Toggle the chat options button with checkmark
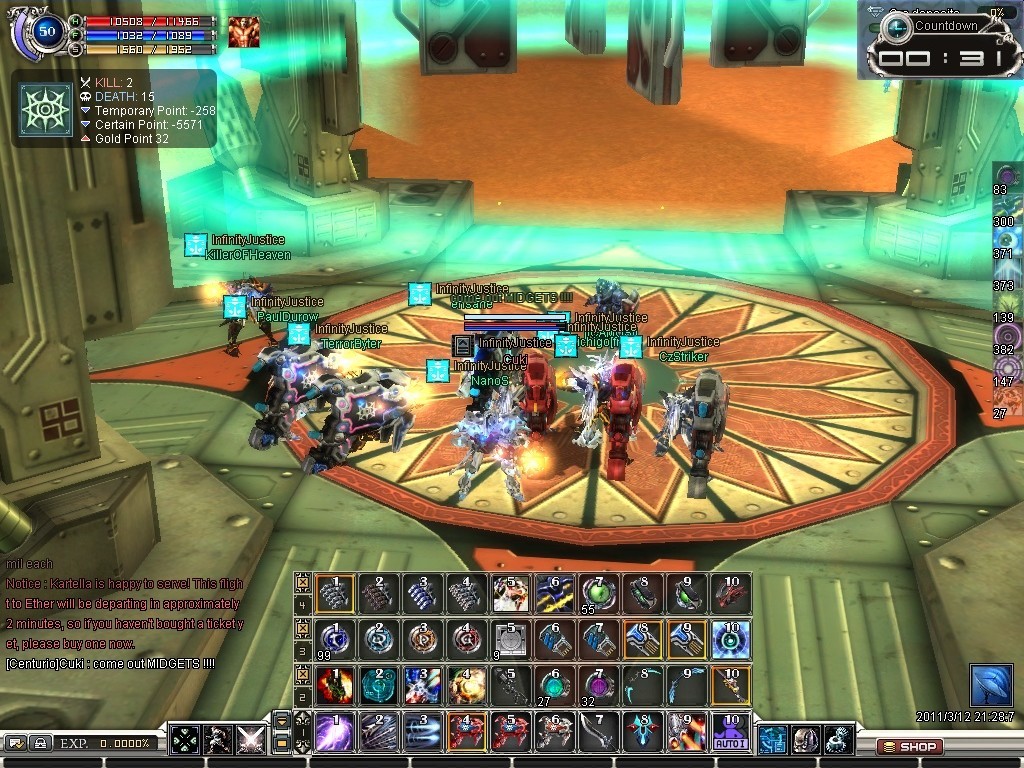This screenshot has height=768, width=1024. click(16, 743)
